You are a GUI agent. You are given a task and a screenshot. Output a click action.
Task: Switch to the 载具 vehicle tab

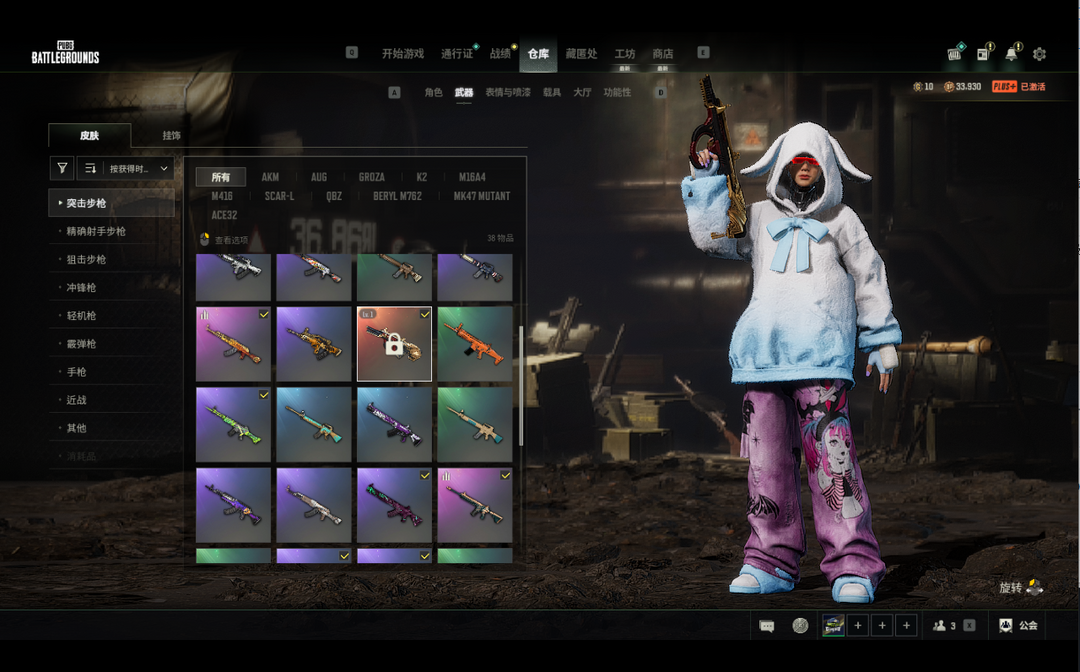[x=552, y=93]
